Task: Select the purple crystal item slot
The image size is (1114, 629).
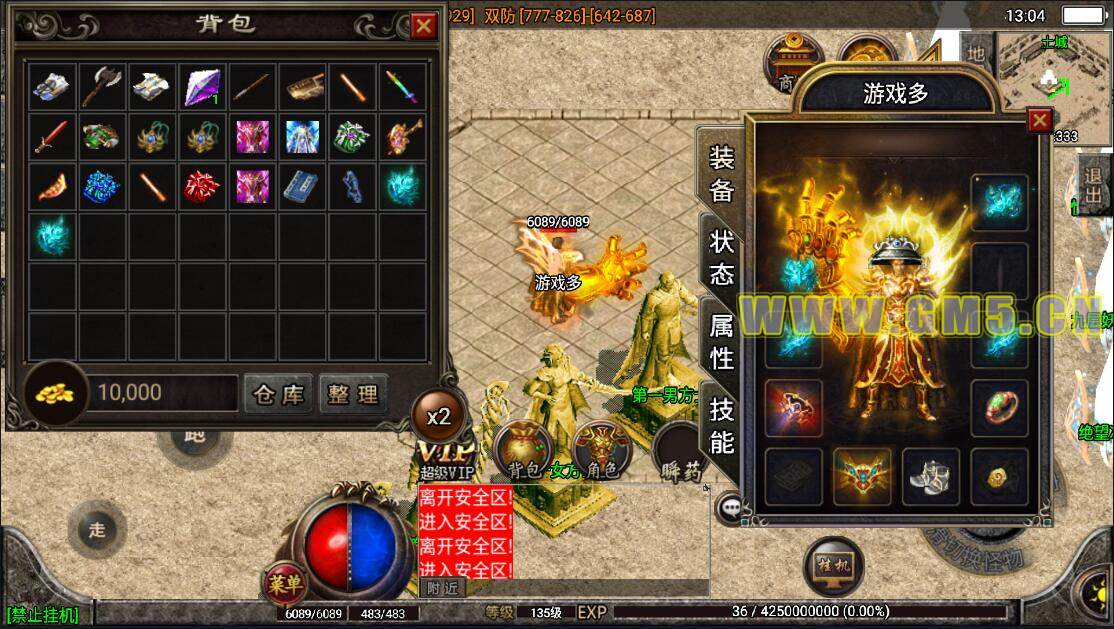Action: (x=203, y=86)
